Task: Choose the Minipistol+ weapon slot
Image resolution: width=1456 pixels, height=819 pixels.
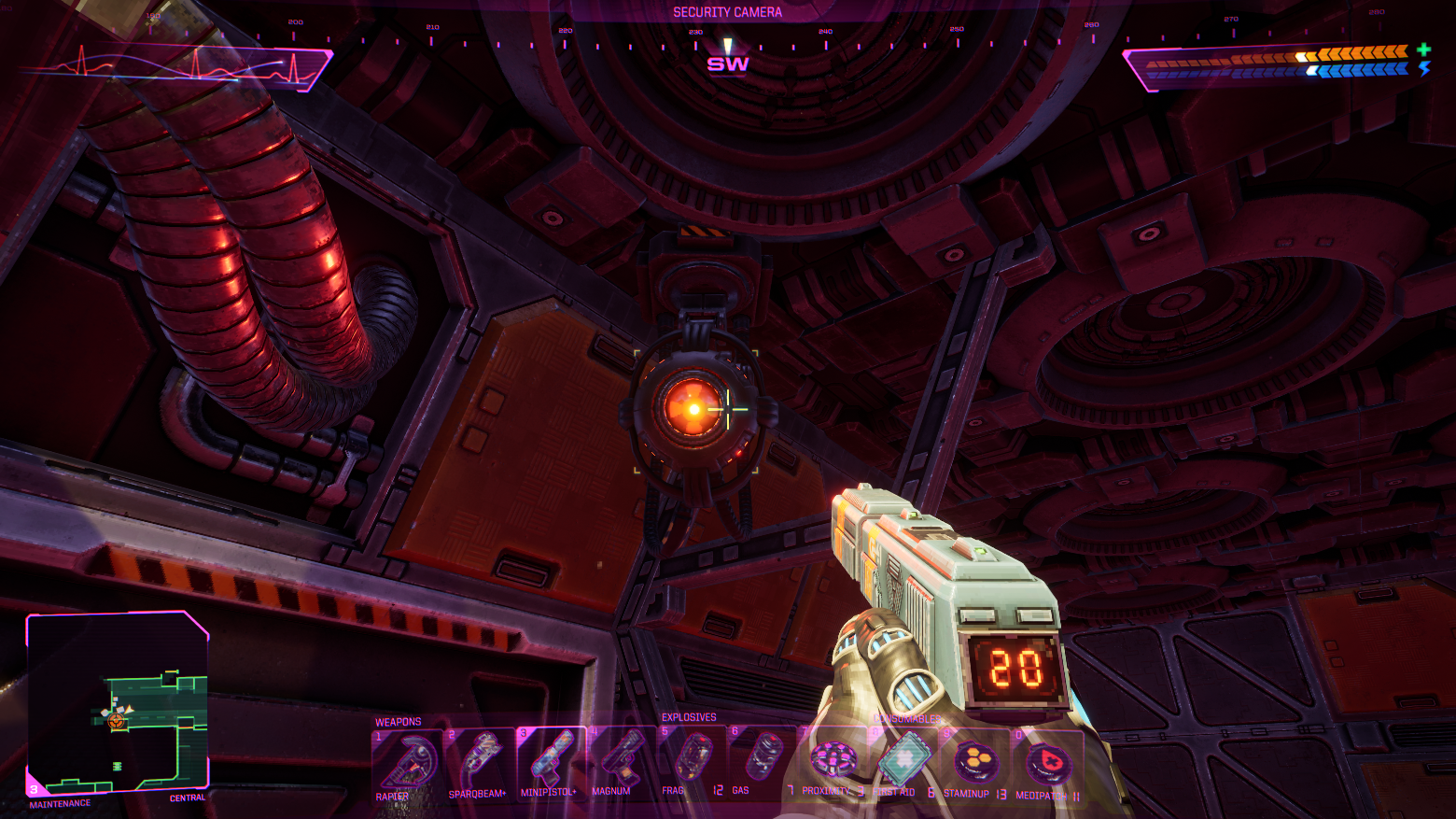Action: click(551, 761)
